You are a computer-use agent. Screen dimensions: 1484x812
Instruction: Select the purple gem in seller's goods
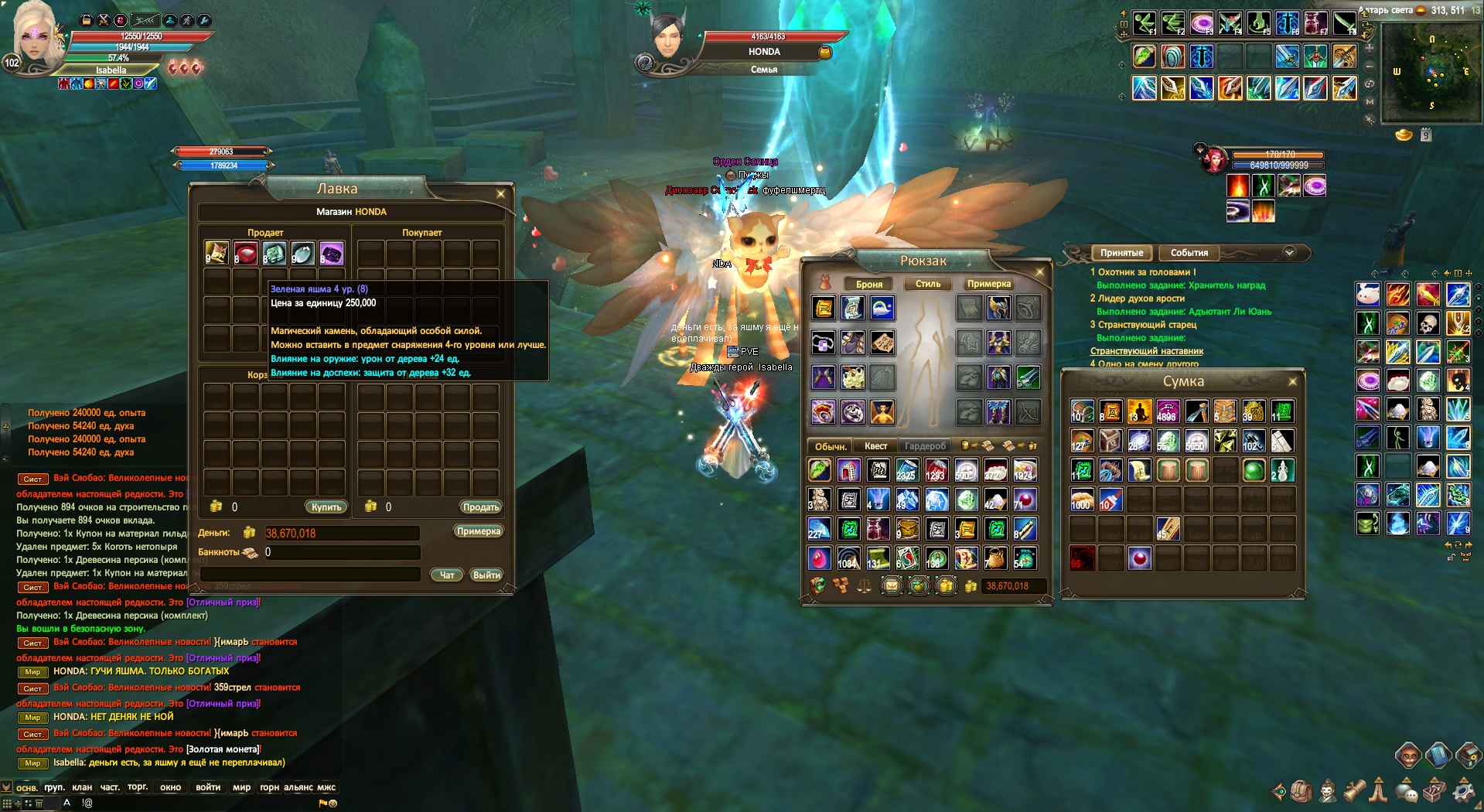[x=331, y=254]
